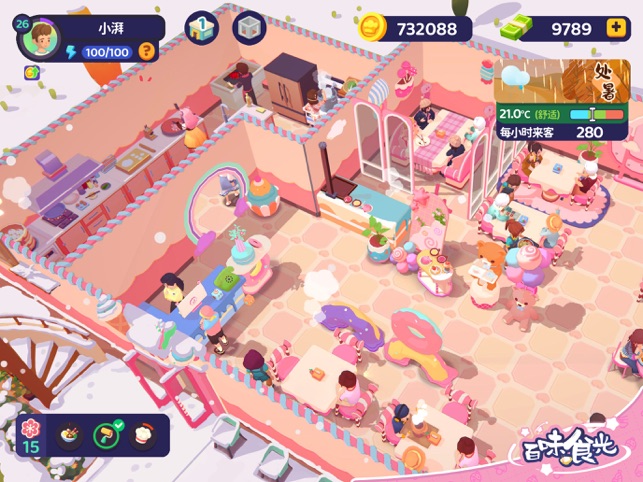Tap the small yellow upgrade arrow badge

pyautogui.click(x=32, y=72)
